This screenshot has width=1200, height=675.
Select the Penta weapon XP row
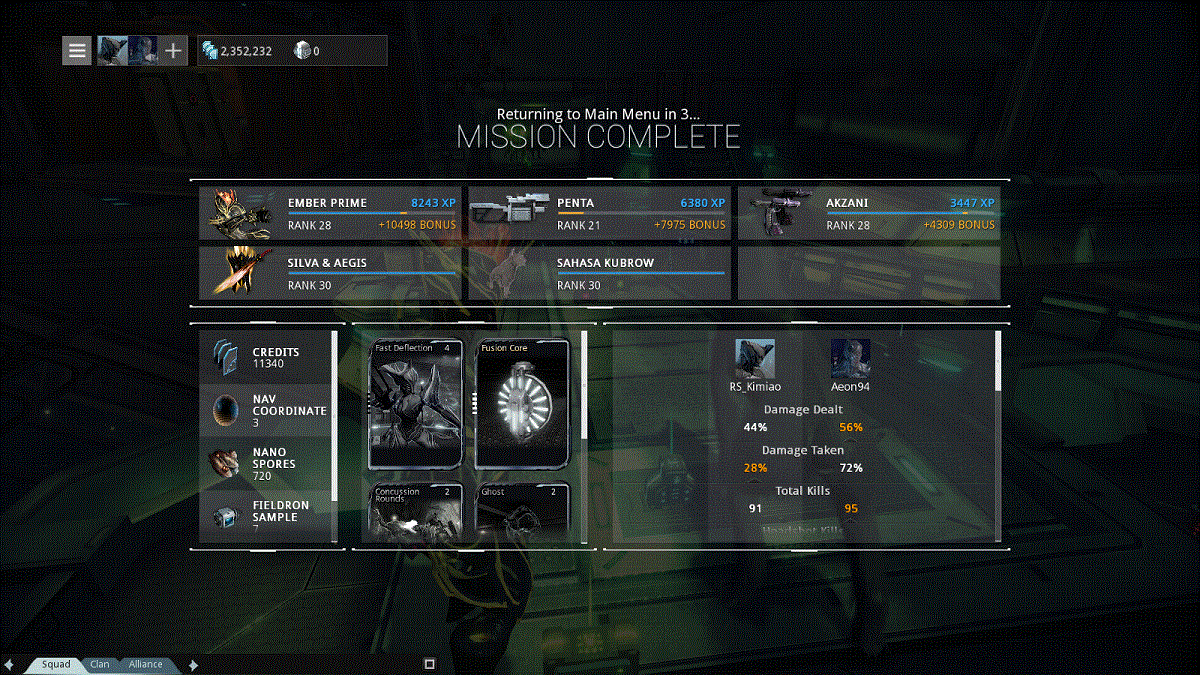tap(599, 213)
